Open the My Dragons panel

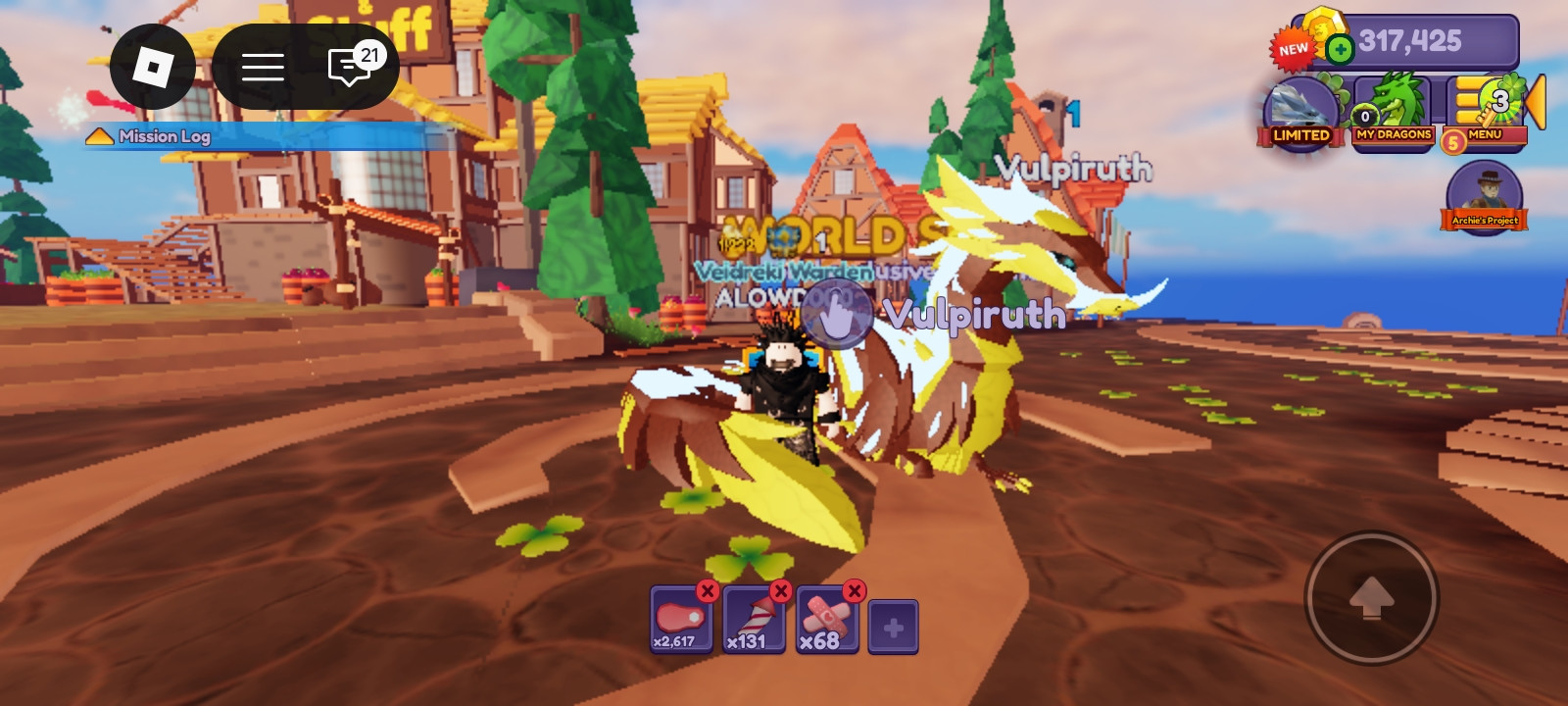(1394, 113)
